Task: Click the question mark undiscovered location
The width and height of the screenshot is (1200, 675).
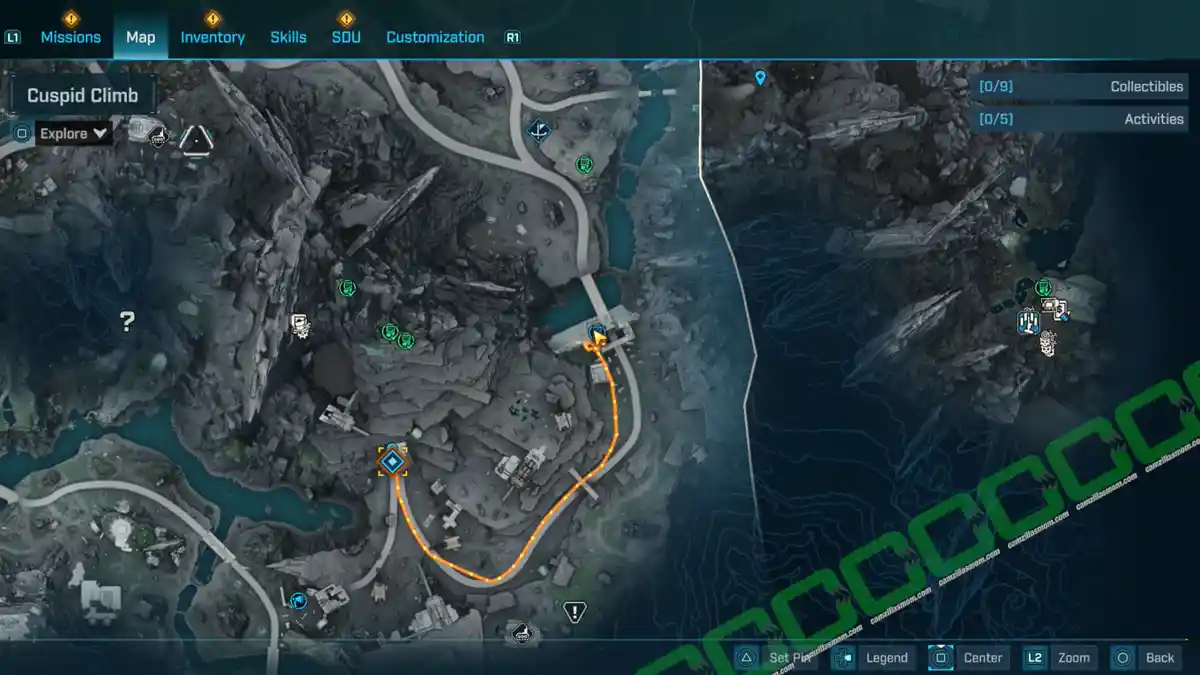Action: (x=127, y=321)
